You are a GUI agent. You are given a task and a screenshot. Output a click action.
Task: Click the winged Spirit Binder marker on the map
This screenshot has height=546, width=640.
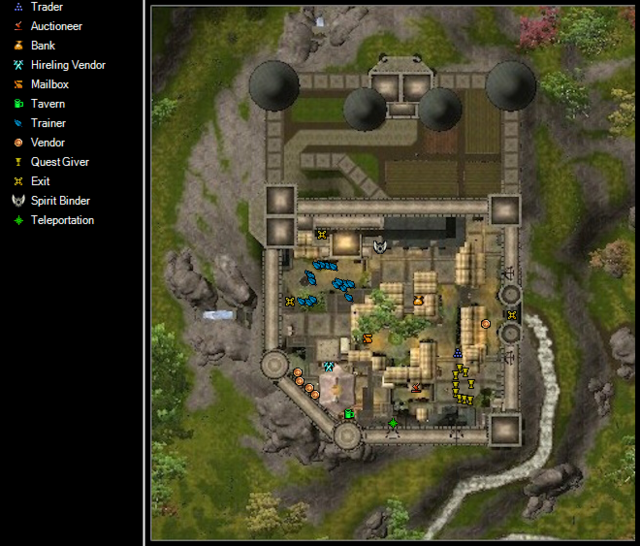[380, 245]
